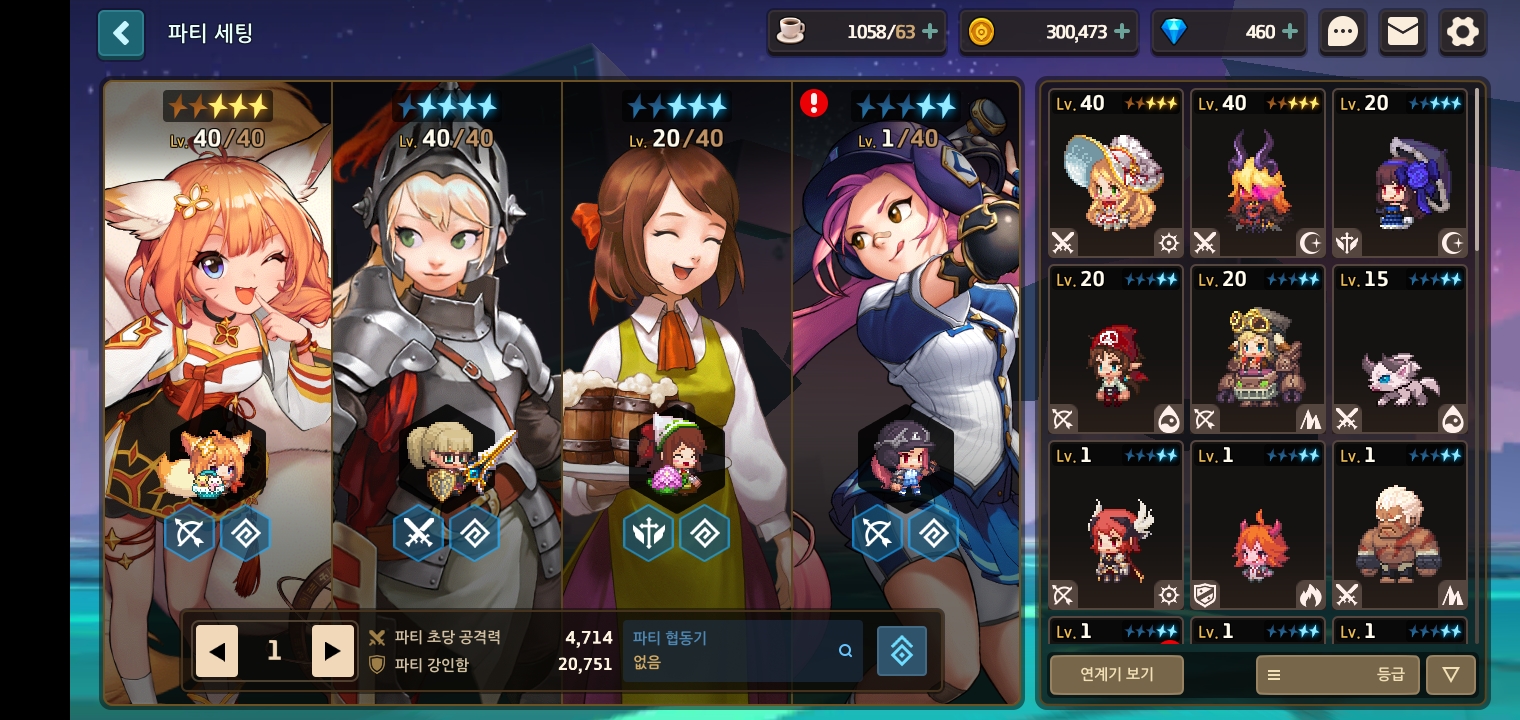Pick the Lv.15 white wolf hero
The width and height of the screenshot is (1520, 720).
point(1400,351)
